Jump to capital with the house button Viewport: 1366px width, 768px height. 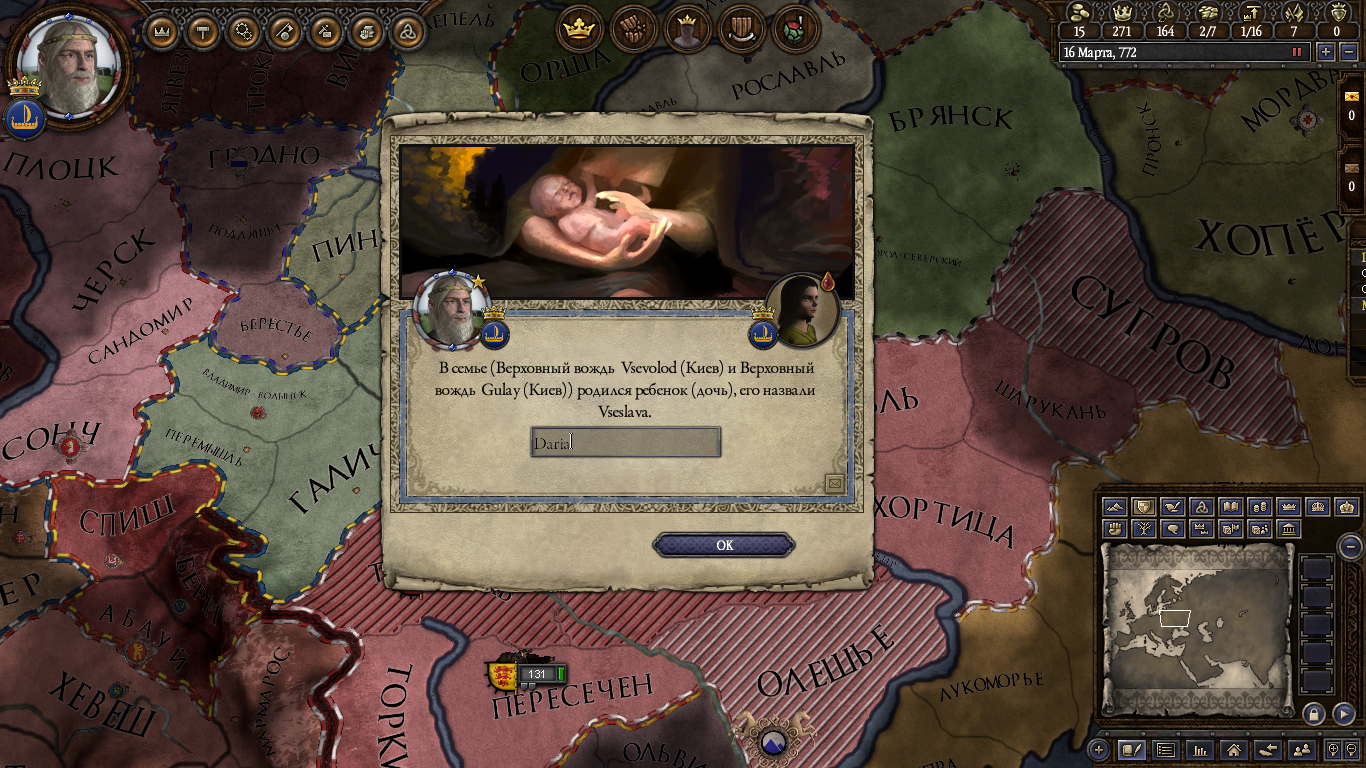pyautogui.click(x=1234, y=749)
